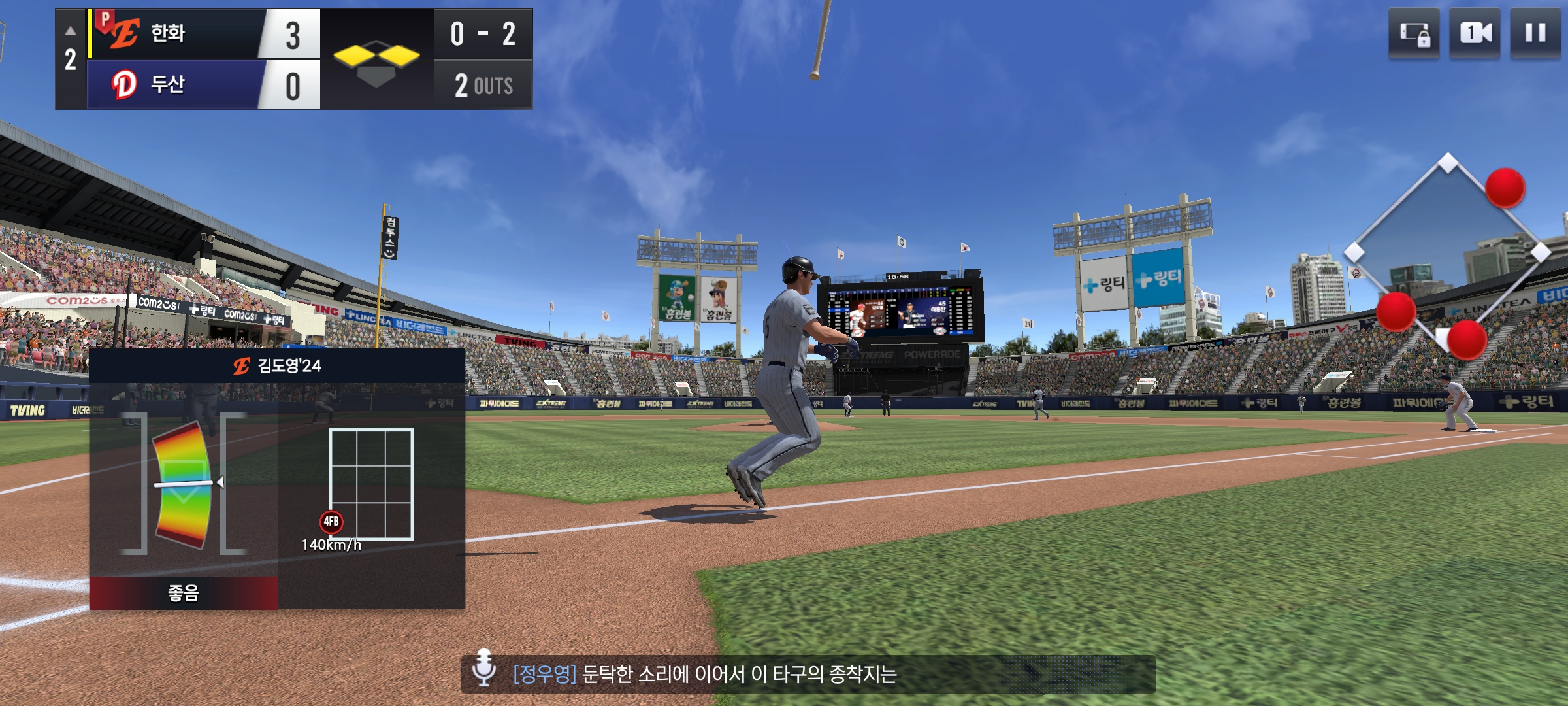Tap the scoreboard panel
Screen dimensions: 1568x706
pos(294,59)
